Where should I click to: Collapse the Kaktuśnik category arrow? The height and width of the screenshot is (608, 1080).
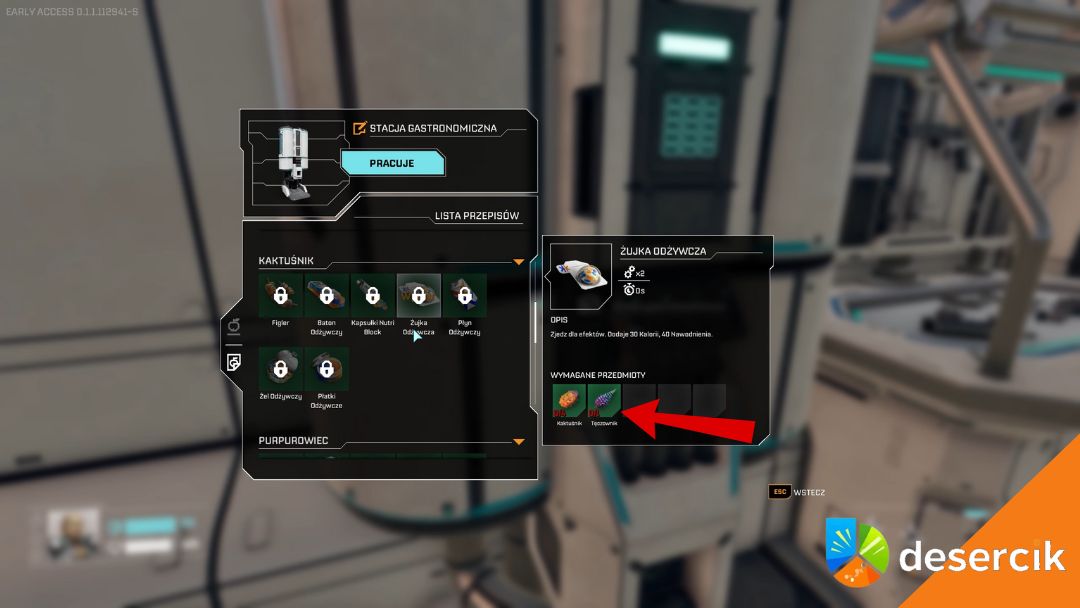[x=518, y=262]
